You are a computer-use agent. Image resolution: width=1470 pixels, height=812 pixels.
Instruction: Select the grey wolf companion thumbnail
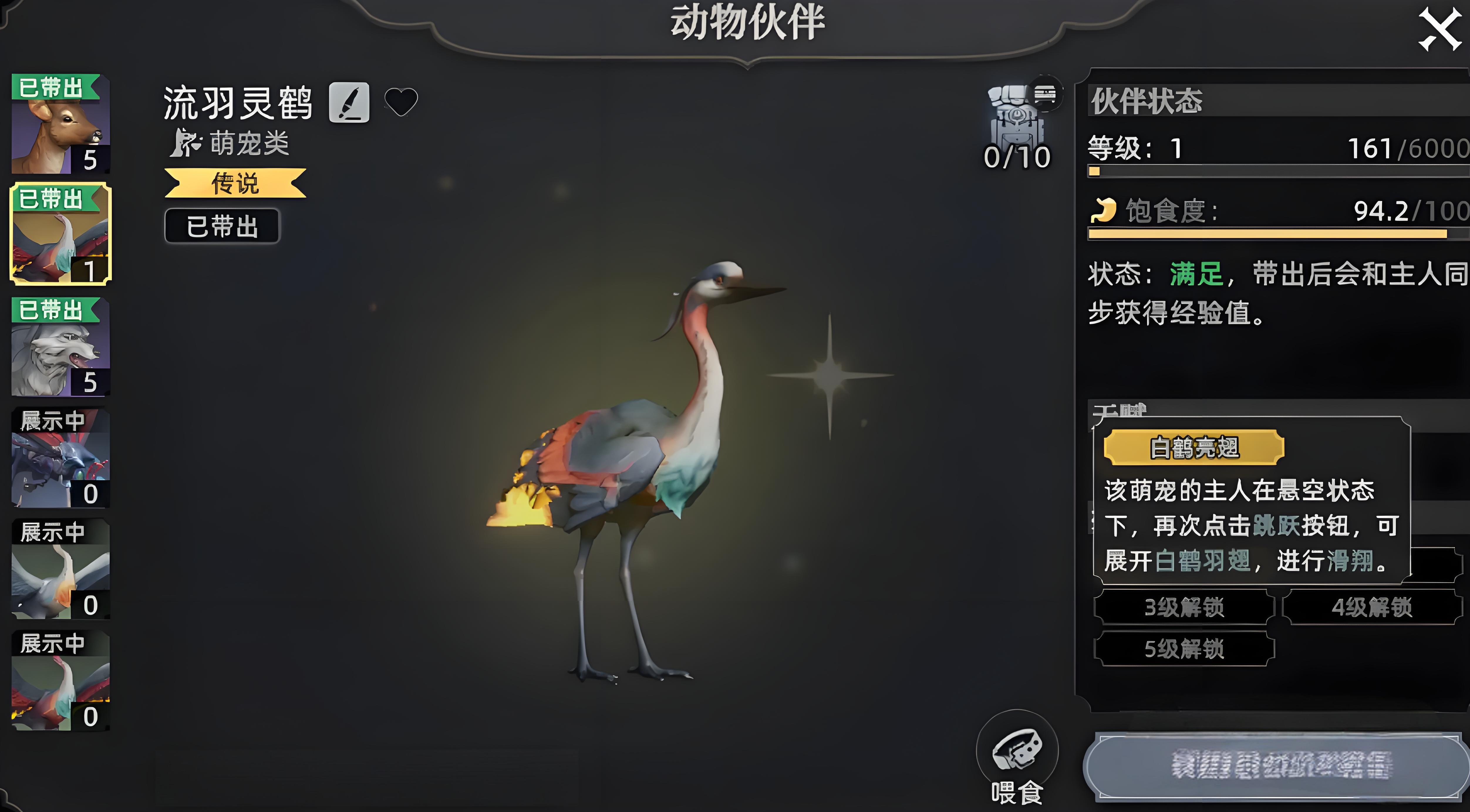click(60, 347)
